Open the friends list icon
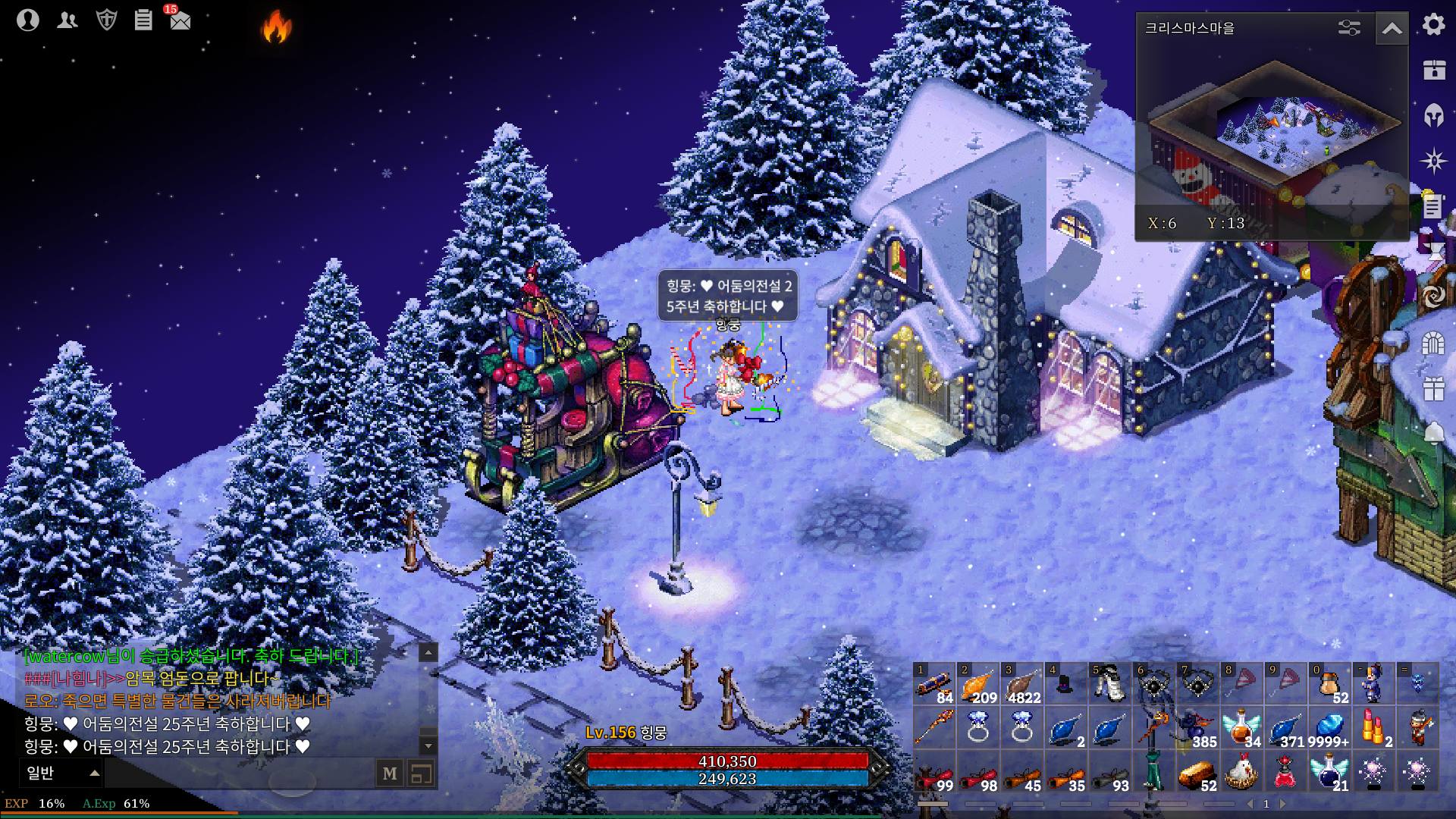This screenshot has width=1456, height=819. click(x=67, y=20)
